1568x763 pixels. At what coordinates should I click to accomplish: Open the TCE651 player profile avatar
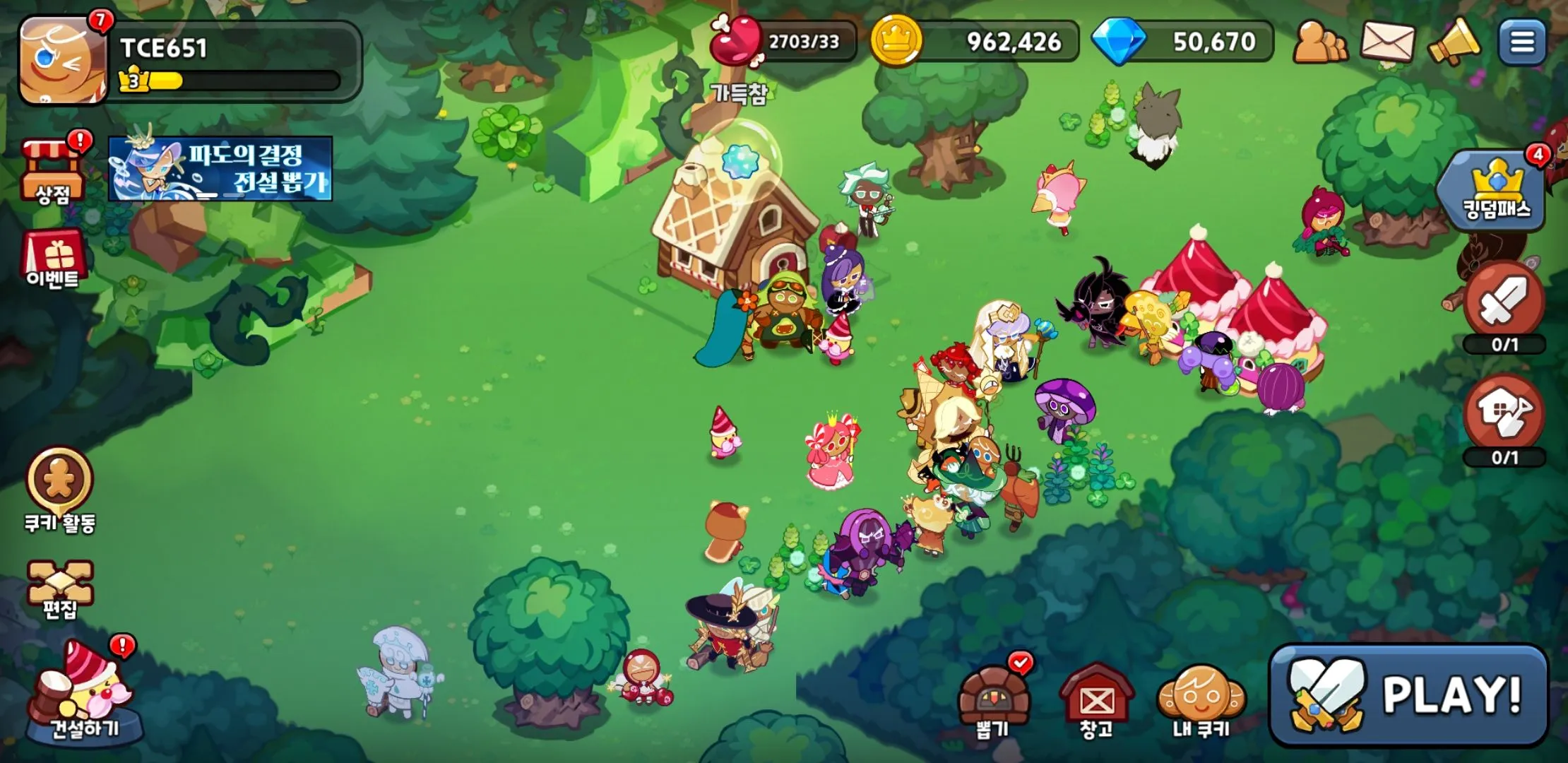[x=62, y=62]
